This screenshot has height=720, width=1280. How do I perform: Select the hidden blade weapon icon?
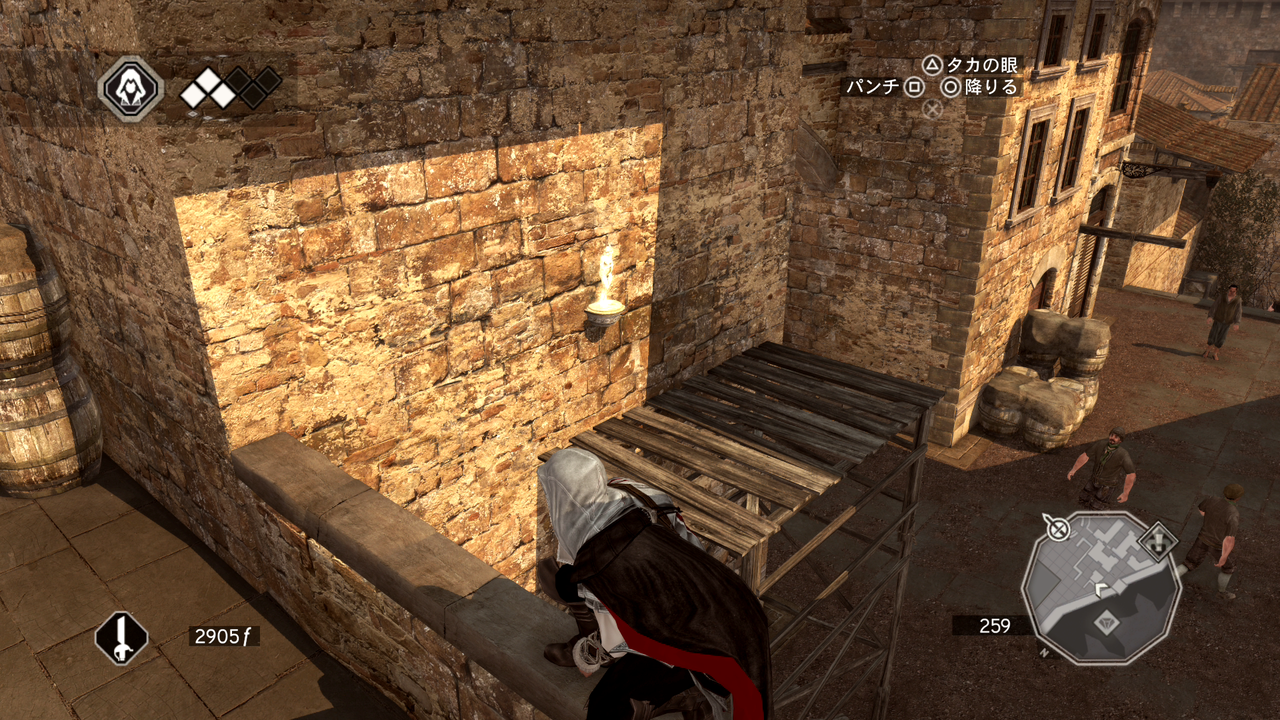[x=120, y=638]
